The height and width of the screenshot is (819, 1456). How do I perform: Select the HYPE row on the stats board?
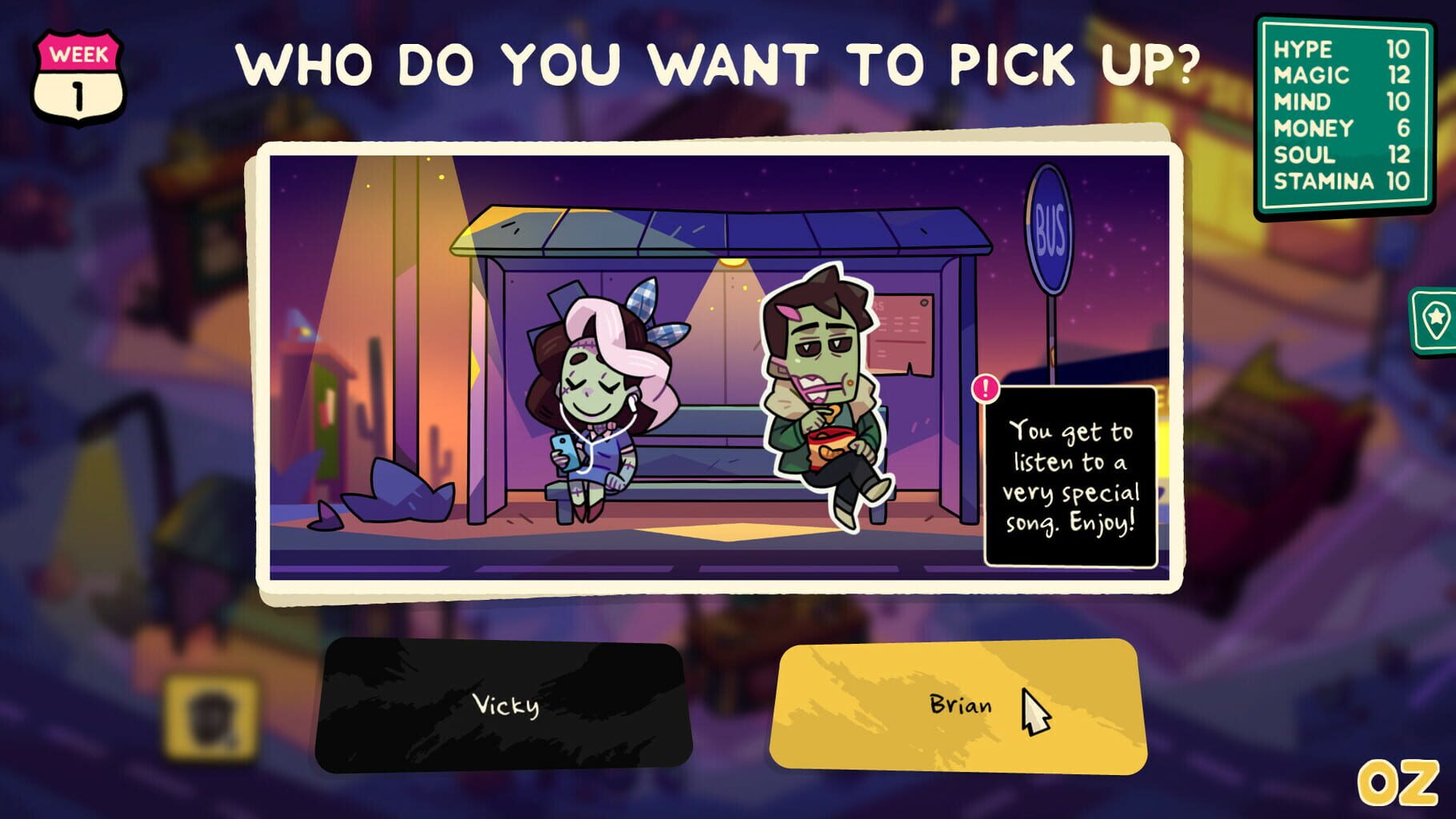[1344, 51]
